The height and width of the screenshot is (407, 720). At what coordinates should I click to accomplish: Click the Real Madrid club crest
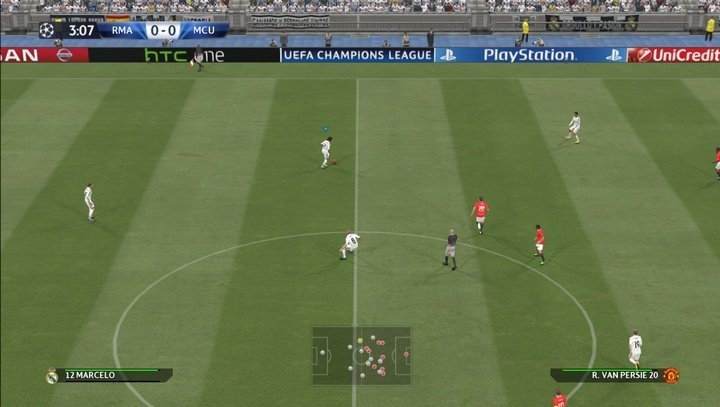pyautogui.click(x=52, y=376)
